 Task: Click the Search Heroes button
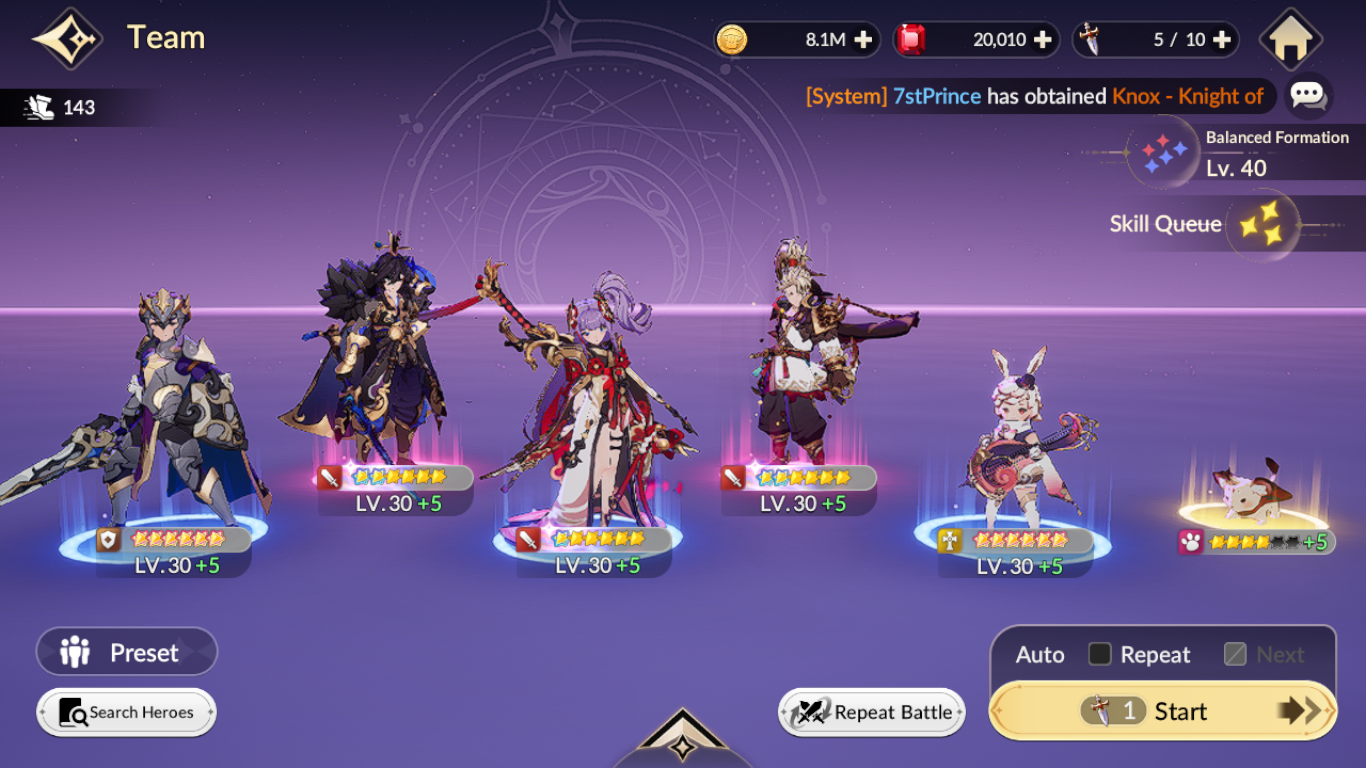[x=127, y=712]
